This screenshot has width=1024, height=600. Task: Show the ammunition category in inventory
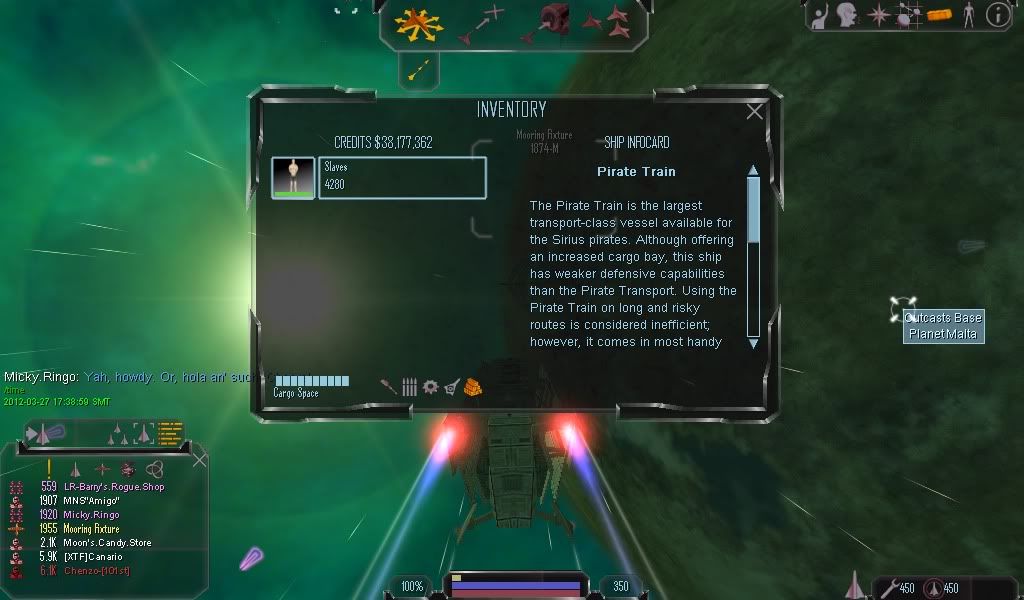coord(409,387)
